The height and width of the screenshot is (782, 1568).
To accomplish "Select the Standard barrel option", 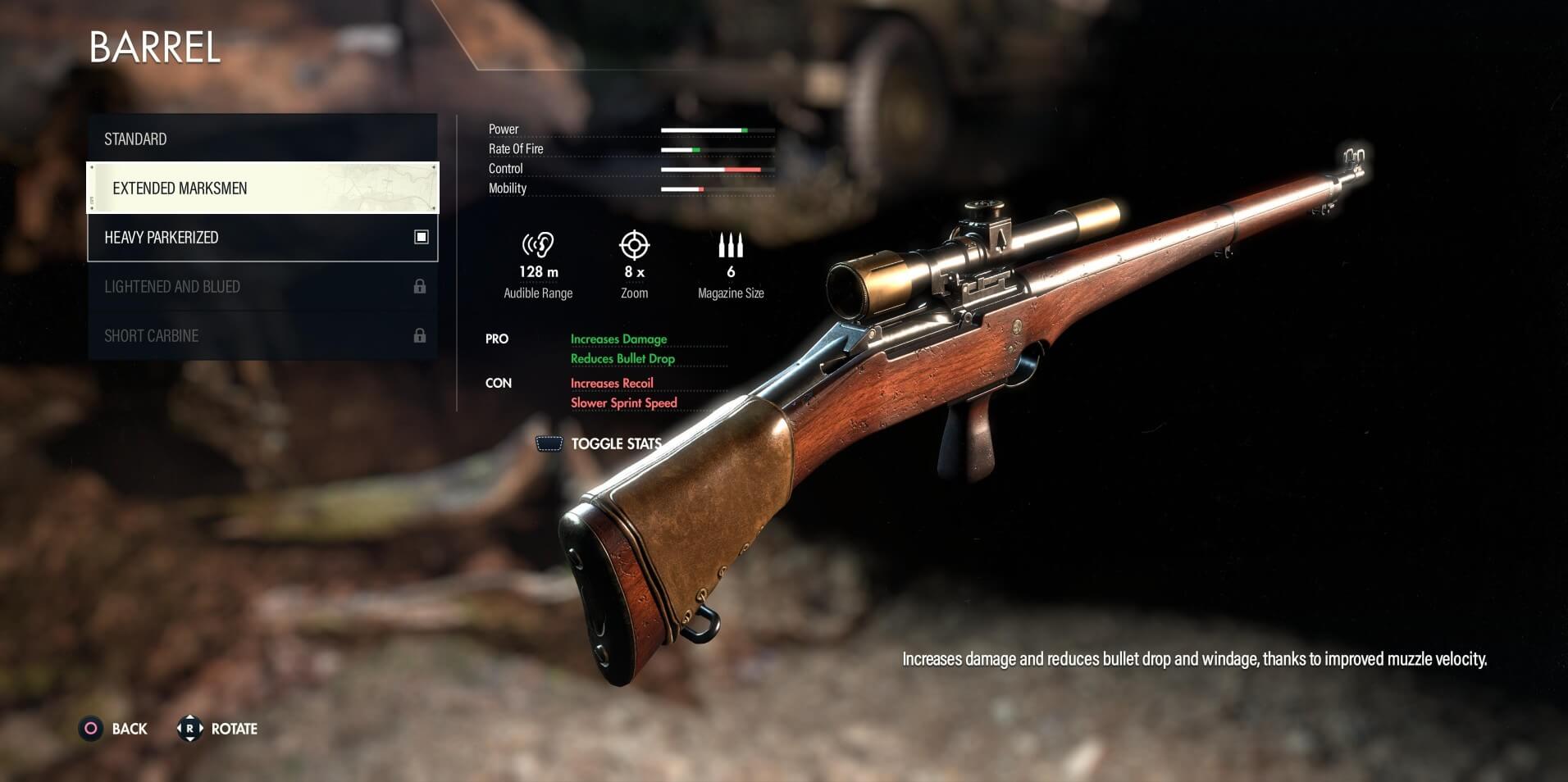I will (x=262, y=139).
